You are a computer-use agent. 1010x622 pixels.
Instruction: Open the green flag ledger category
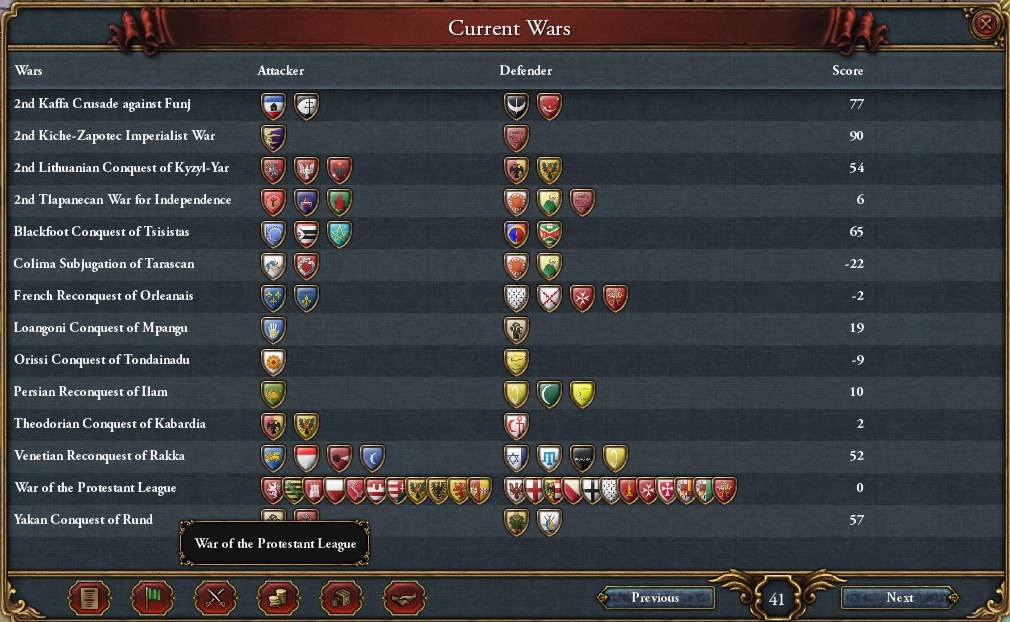pos(152,598)
